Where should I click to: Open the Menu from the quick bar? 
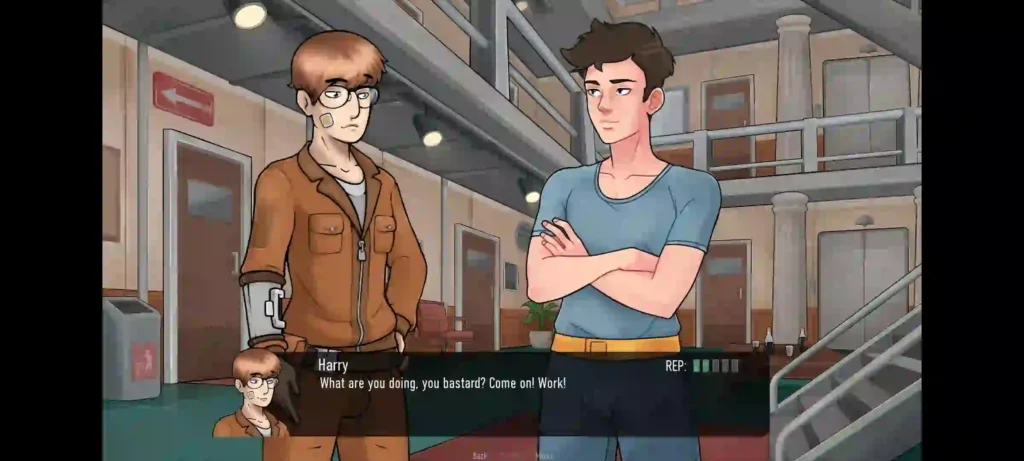coord(544,455)
